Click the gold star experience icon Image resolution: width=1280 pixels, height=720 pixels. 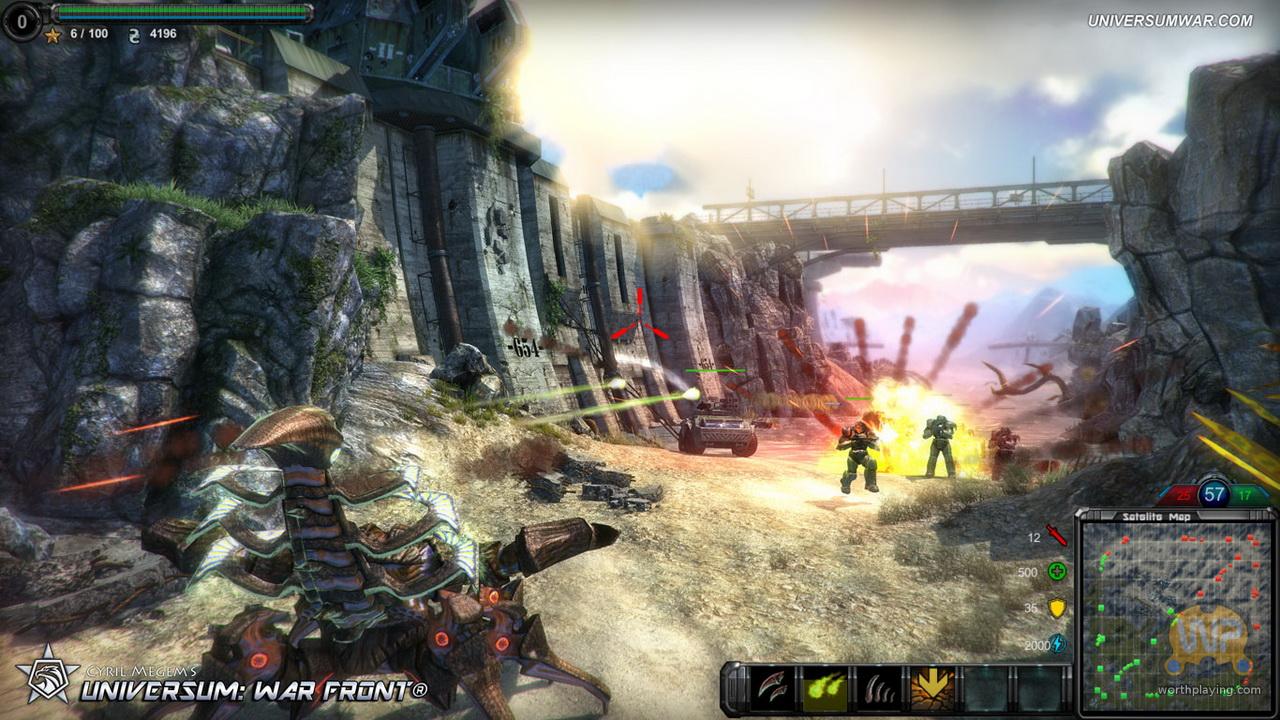(x=52, y=34)
